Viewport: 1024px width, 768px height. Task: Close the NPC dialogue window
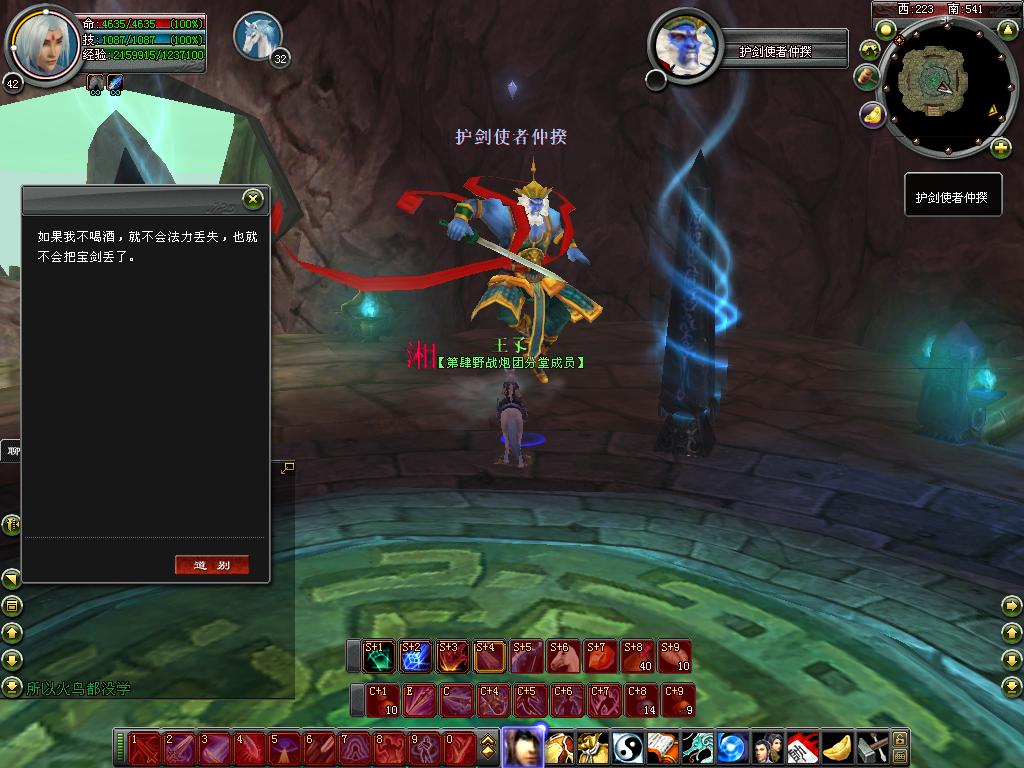point(253,199)
